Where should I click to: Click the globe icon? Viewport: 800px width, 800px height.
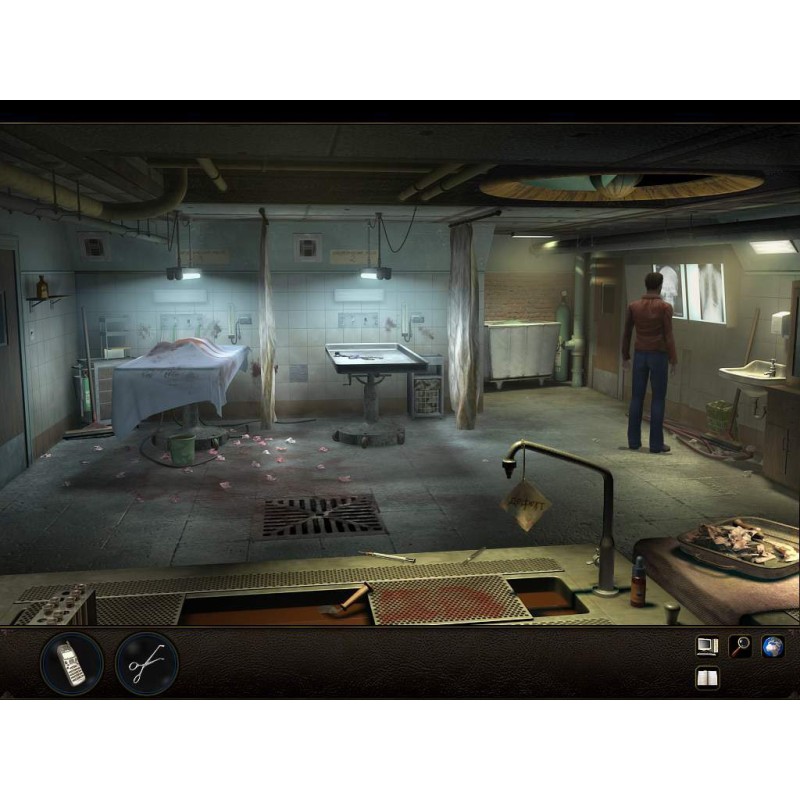772,646
